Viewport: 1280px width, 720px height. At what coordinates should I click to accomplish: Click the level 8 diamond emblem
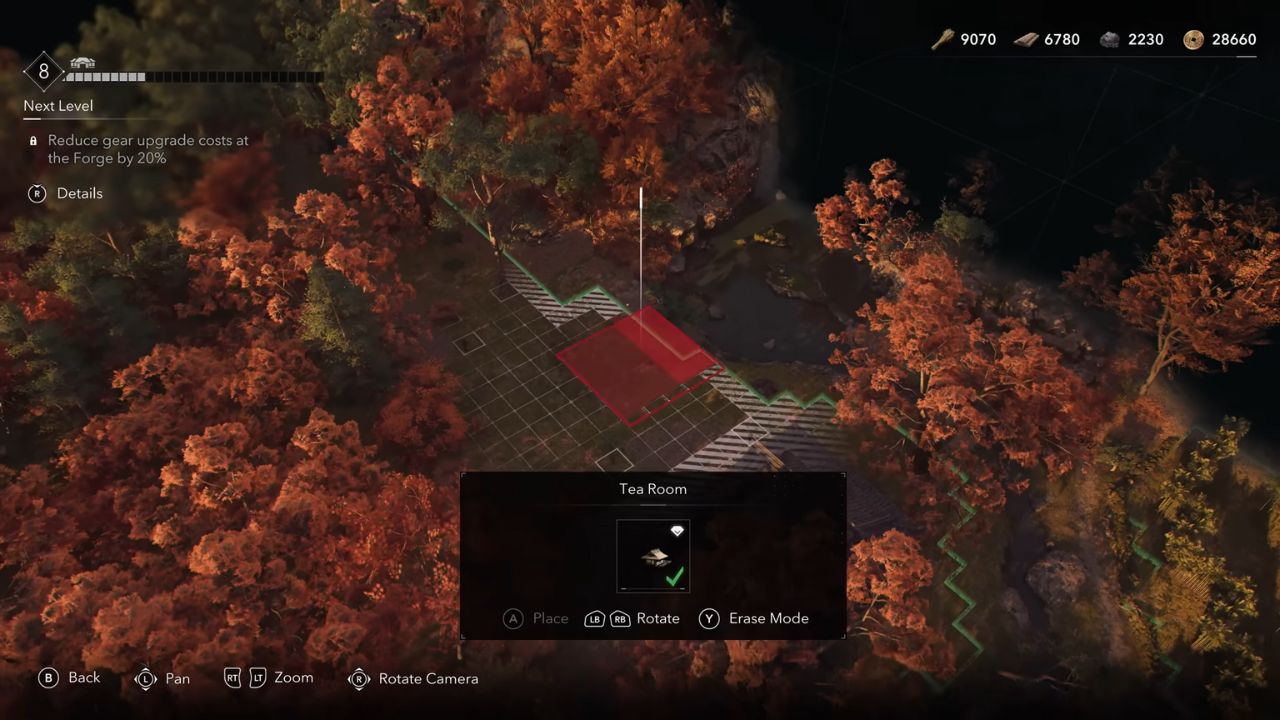(42, 71)
